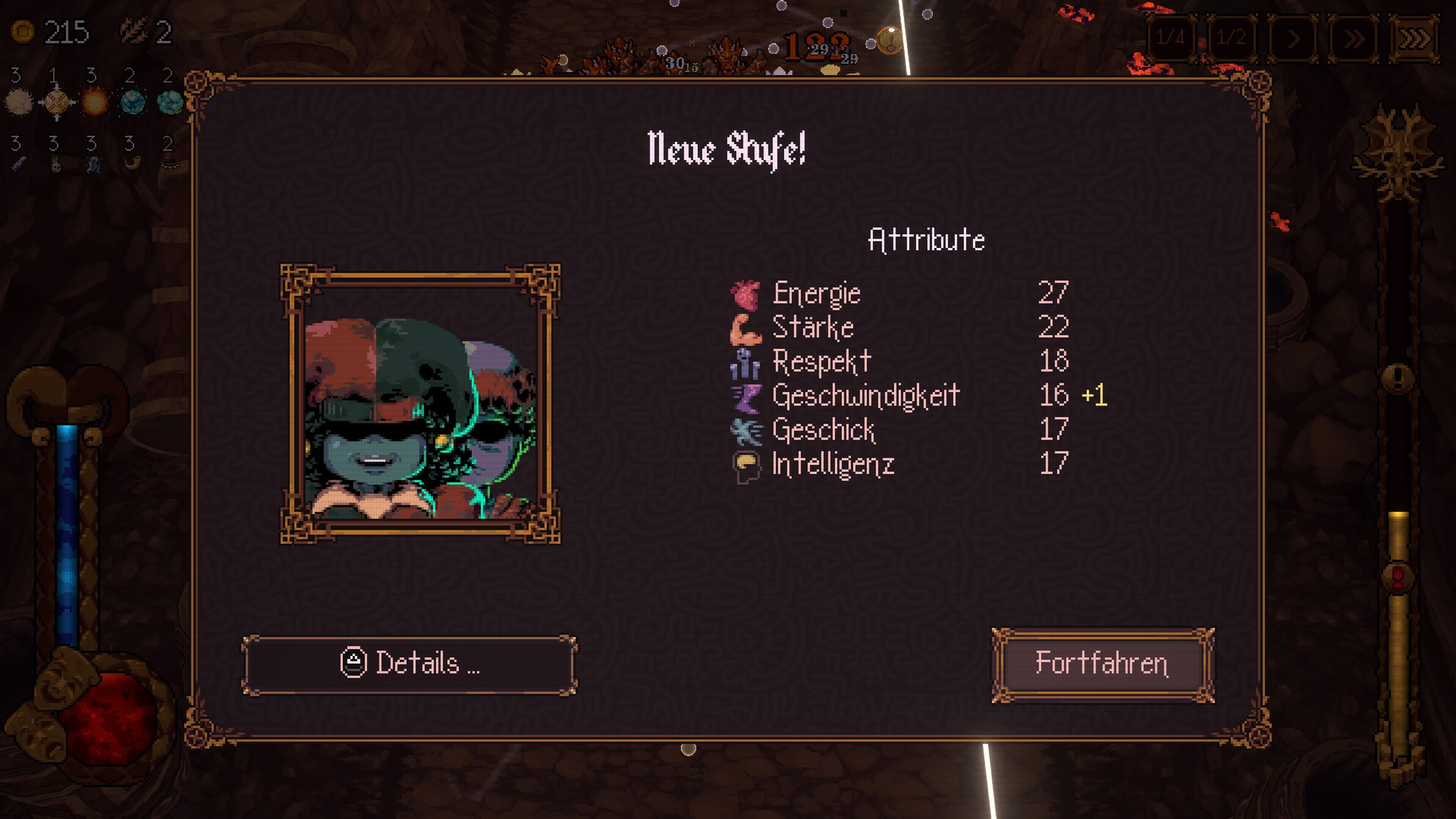Switch to double-arrow fast speed
The height and width of the screenshot is (819, 1456).
pyautogui.click(x=1353, y=38)
